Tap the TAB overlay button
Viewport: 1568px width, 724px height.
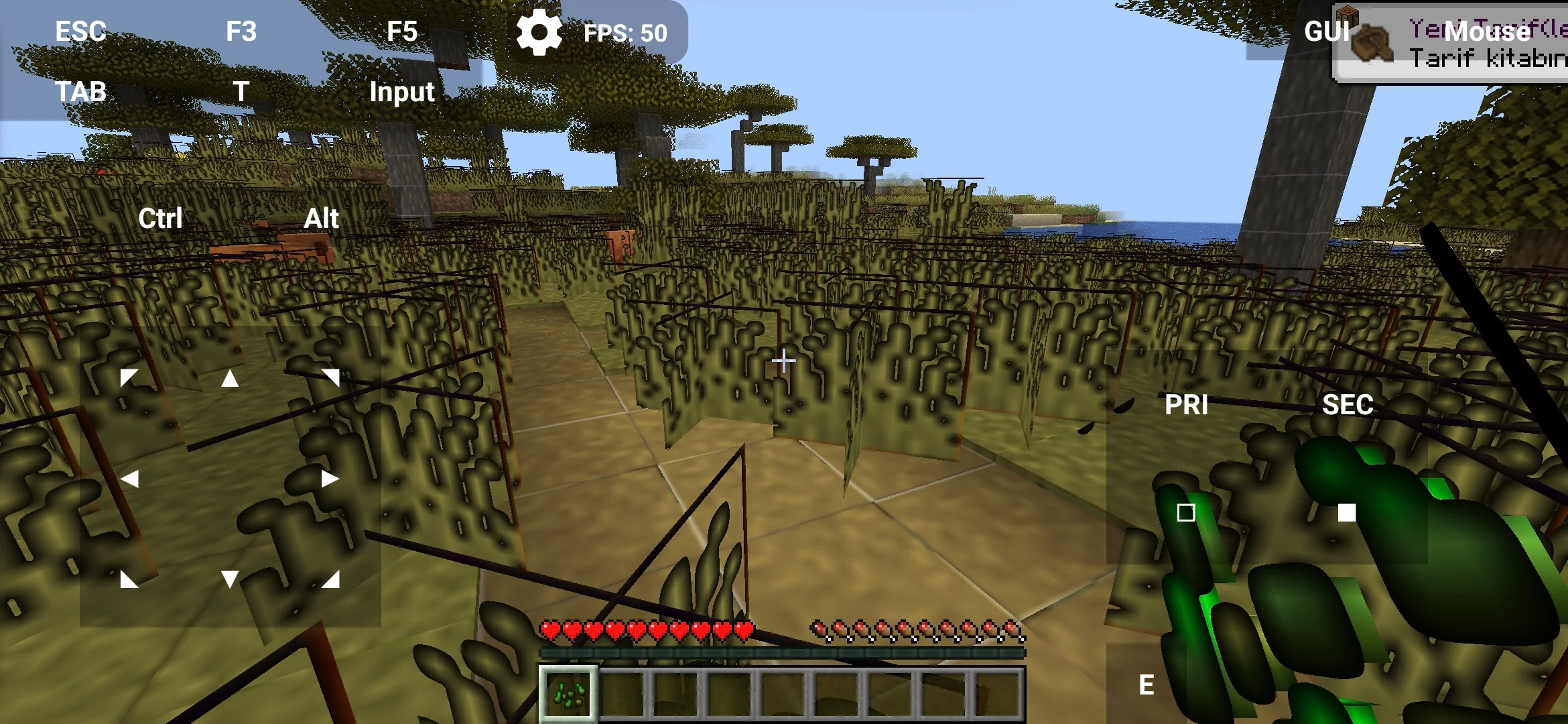(x=80, y=92)
